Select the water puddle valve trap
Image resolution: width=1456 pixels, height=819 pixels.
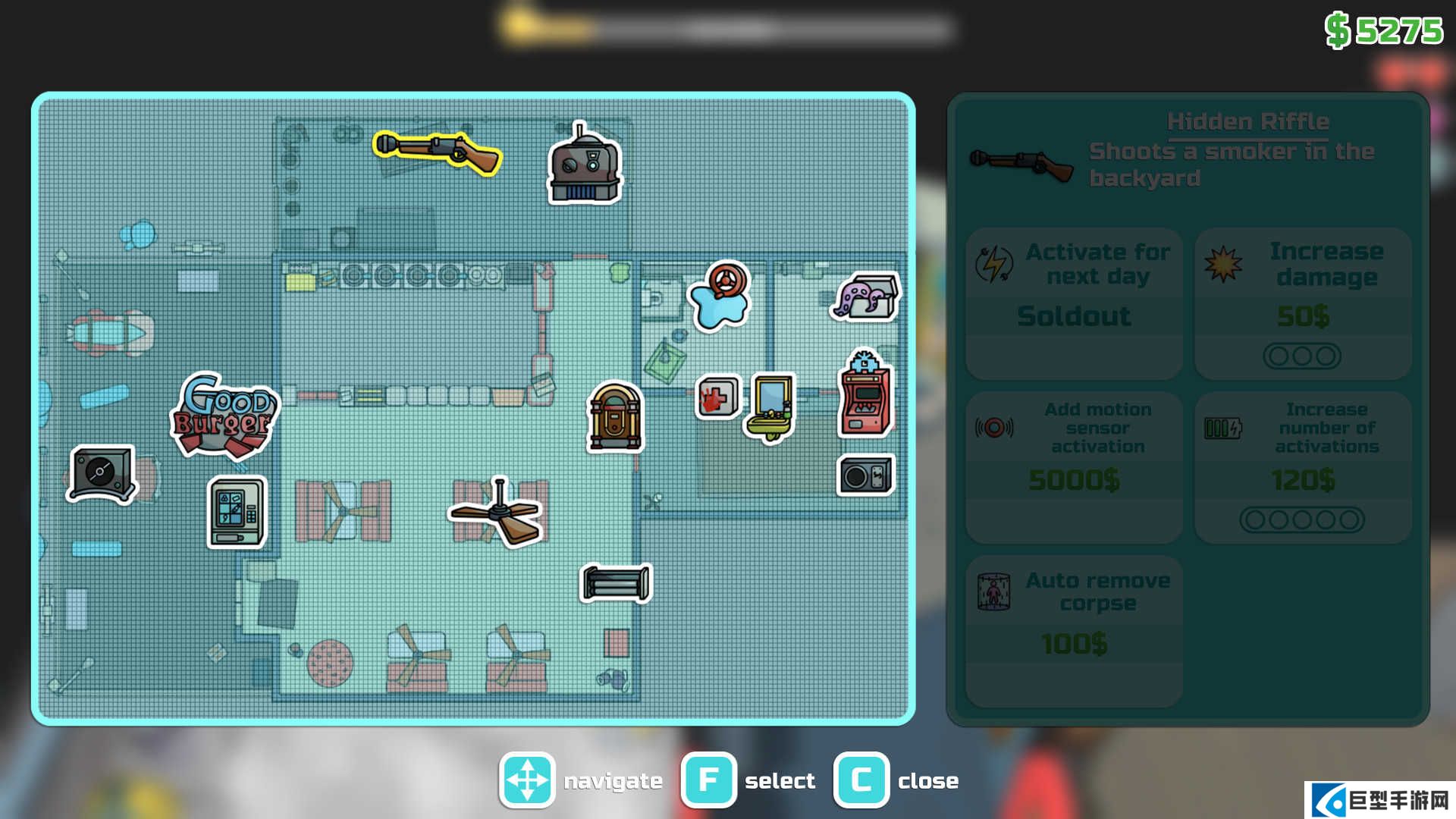720,297
